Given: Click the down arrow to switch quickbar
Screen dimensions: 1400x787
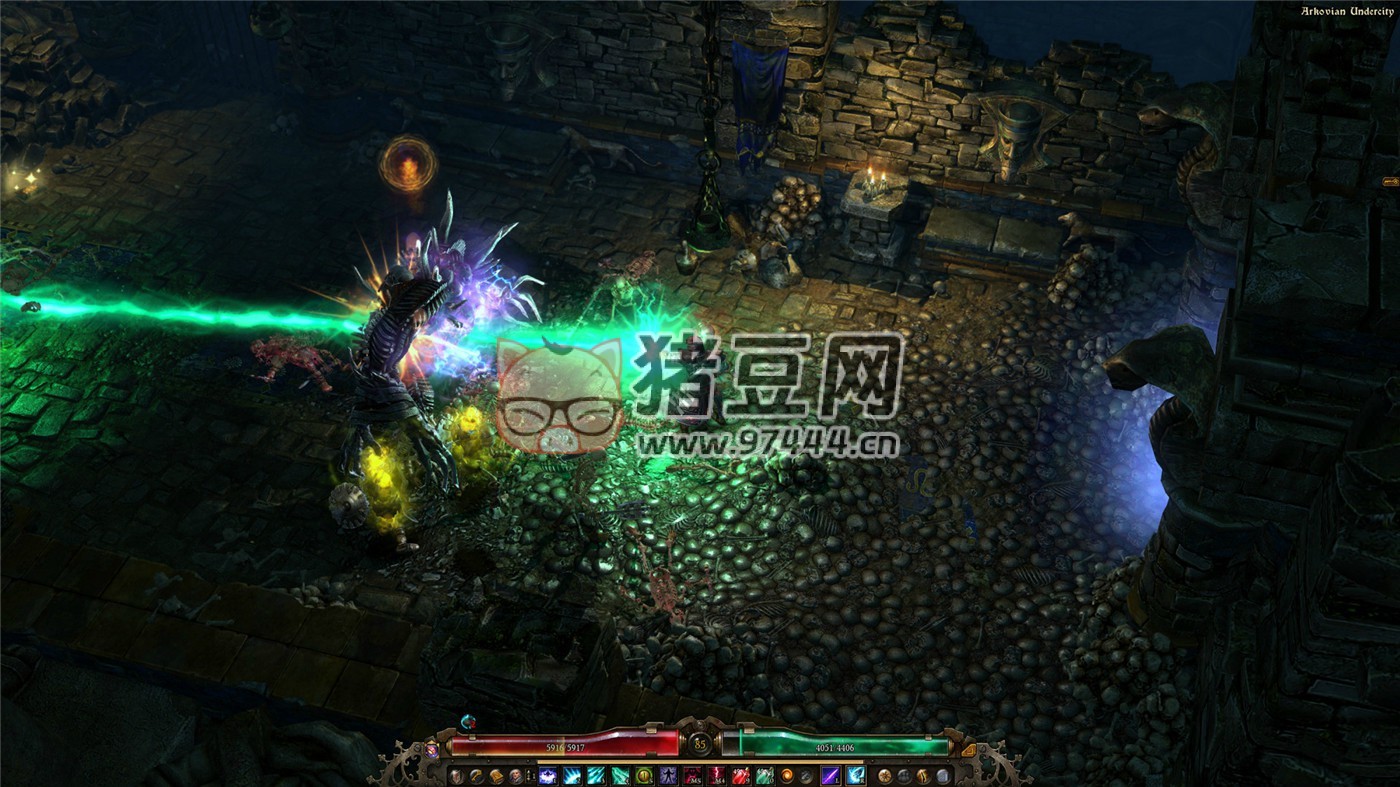Looking at the screenshot, I should [528, 780].
